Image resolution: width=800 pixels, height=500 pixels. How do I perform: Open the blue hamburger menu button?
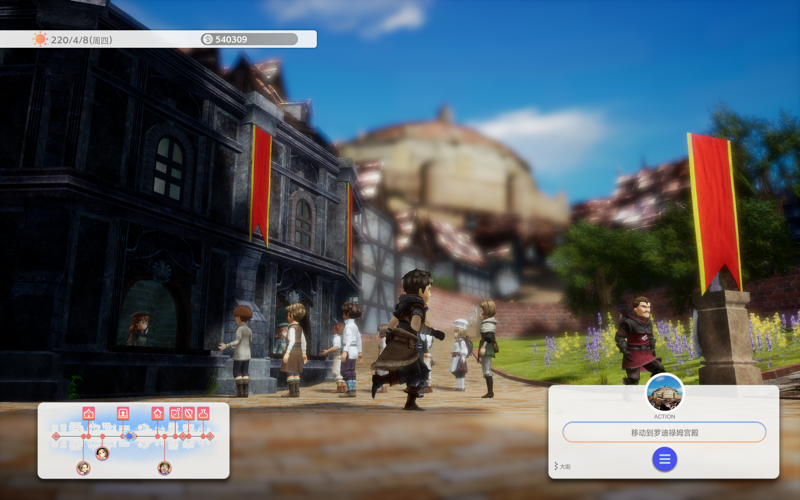664,459
